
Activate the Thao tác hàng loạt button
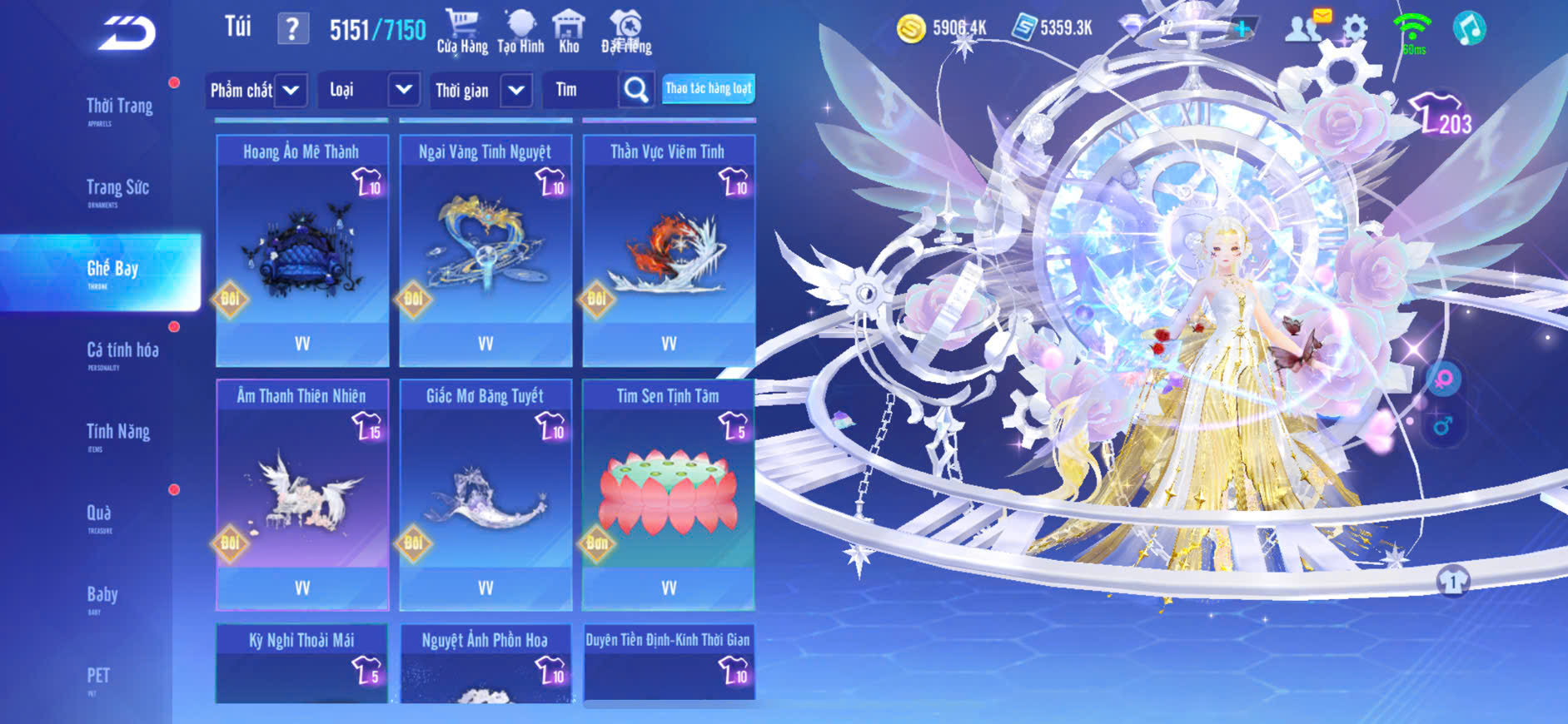coord(709,88)
